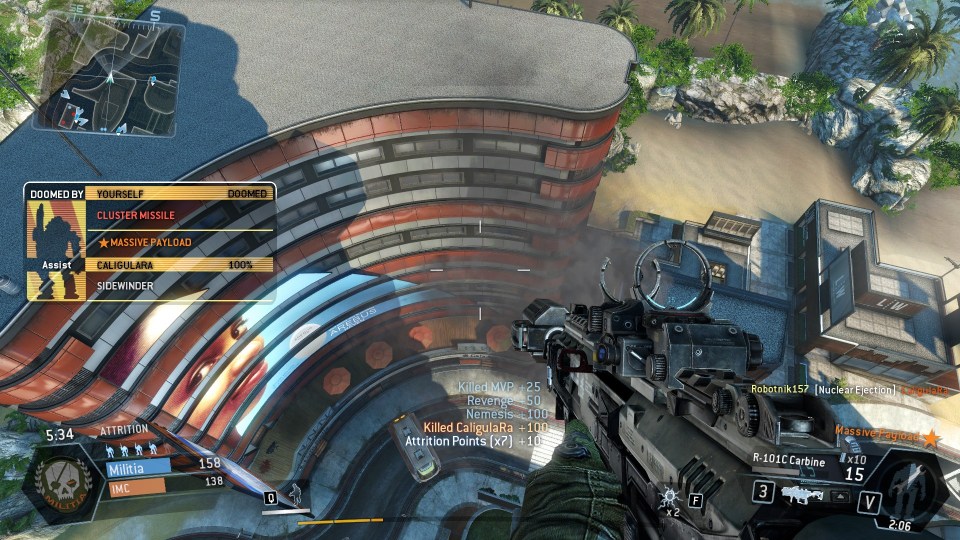Click the minimap radar panel
Viewport: 960px width, 540px height.
[x=109, y=78]
